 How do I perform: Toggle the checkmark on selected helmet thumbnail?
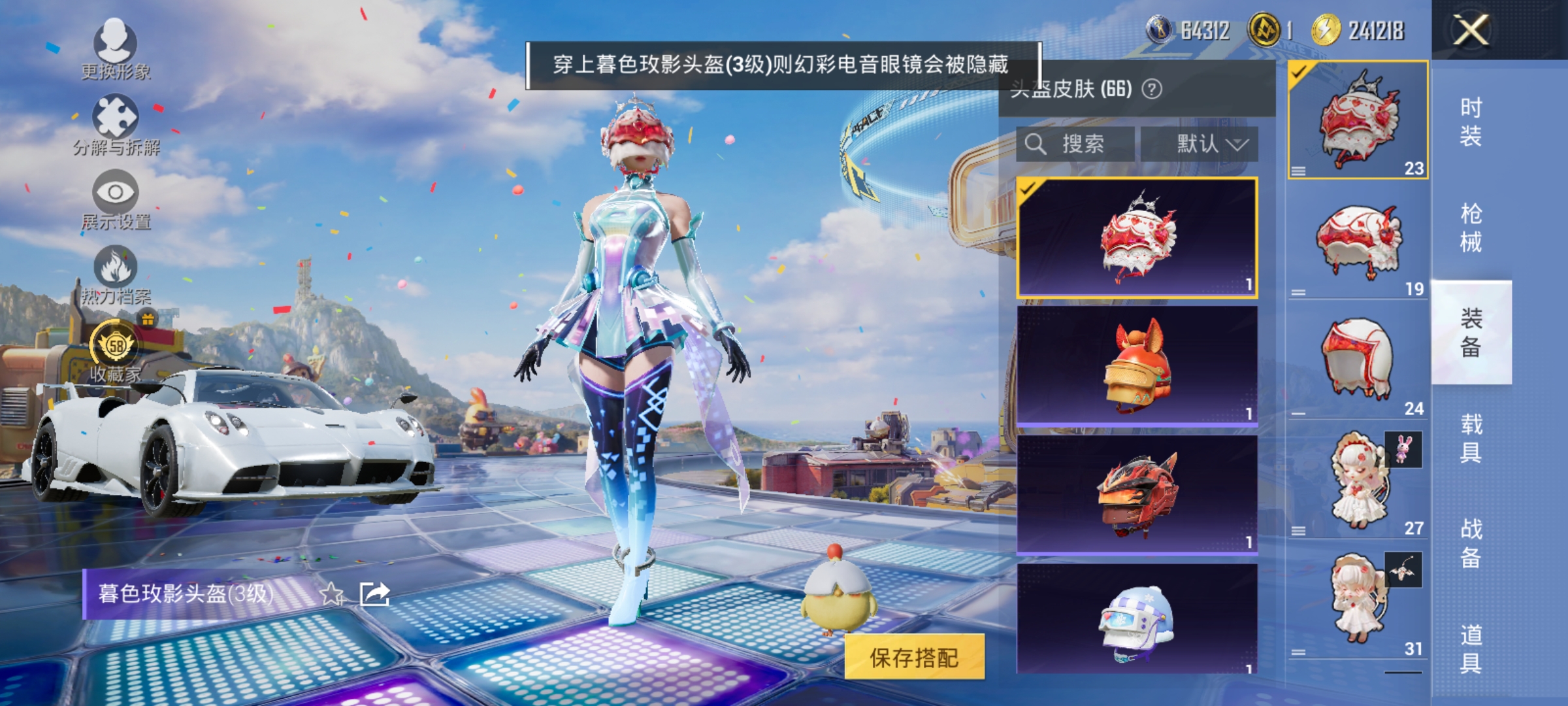[x=1027, y=190]
